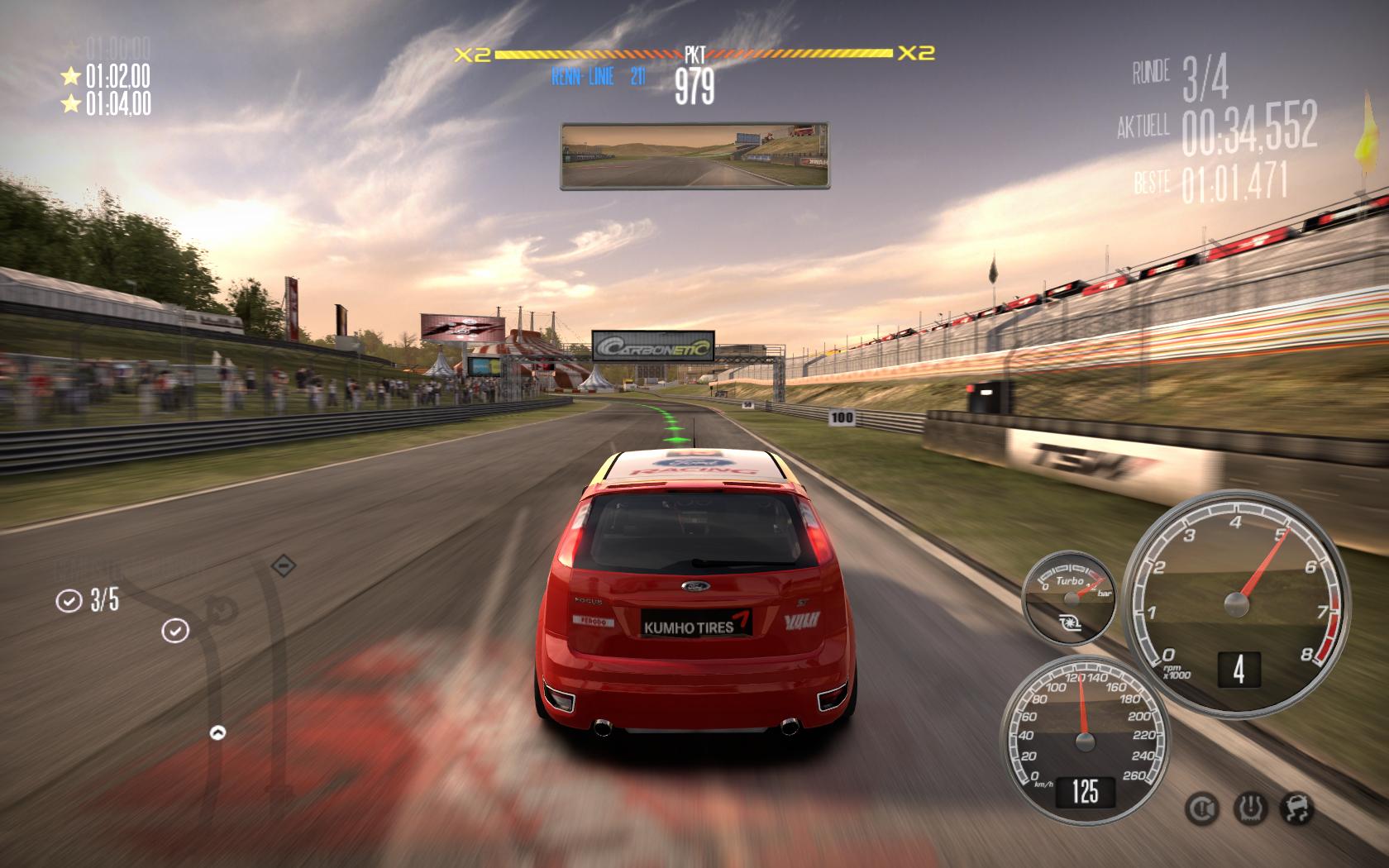Select the checkpoint checkmark marker on track map
Viewport: 1389px width, 868px height.
pyautogui.click(x=175, y=631)
